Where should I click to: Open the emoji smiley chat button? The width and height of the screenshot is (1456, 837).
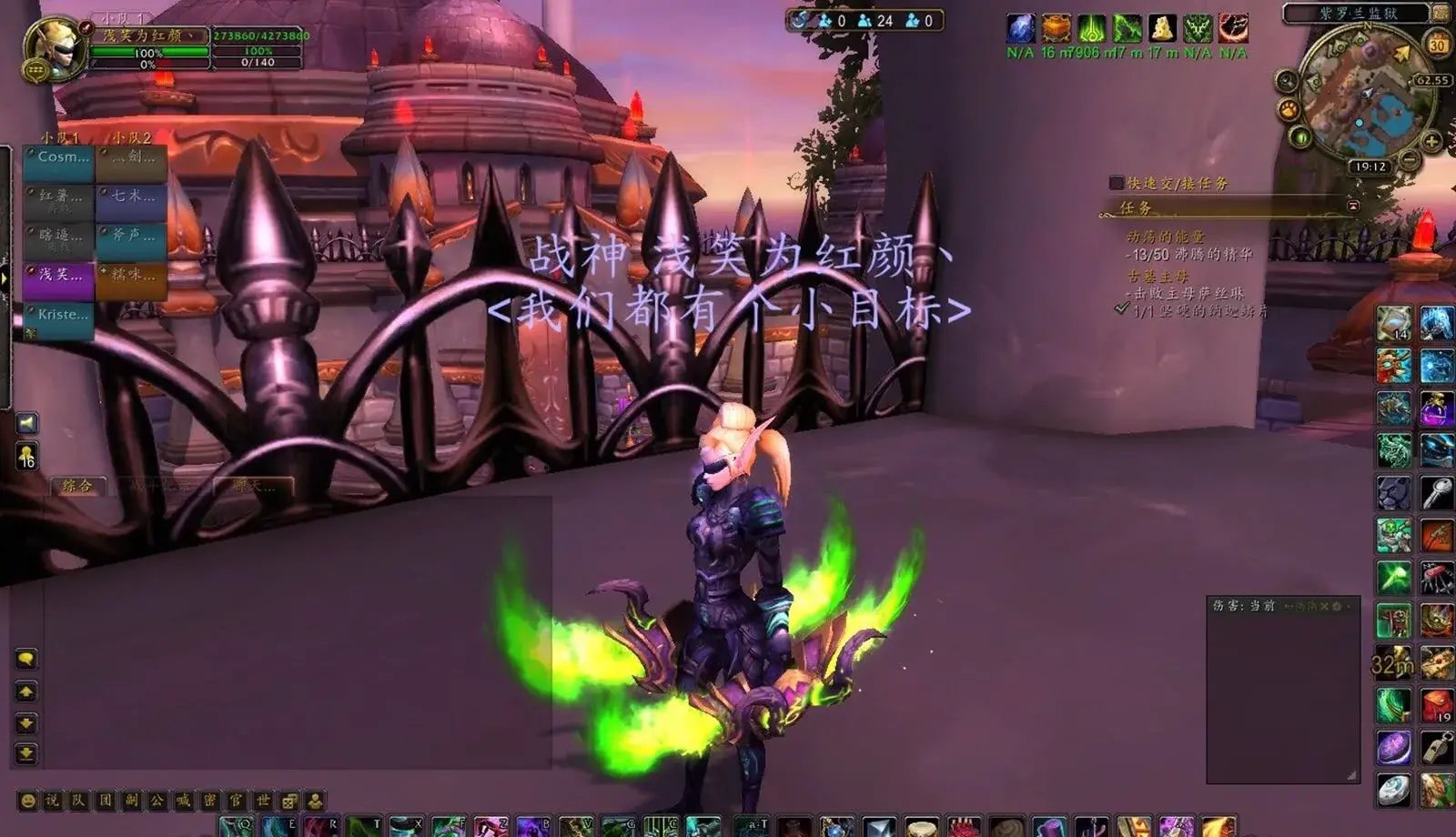(x=28, y=801)
